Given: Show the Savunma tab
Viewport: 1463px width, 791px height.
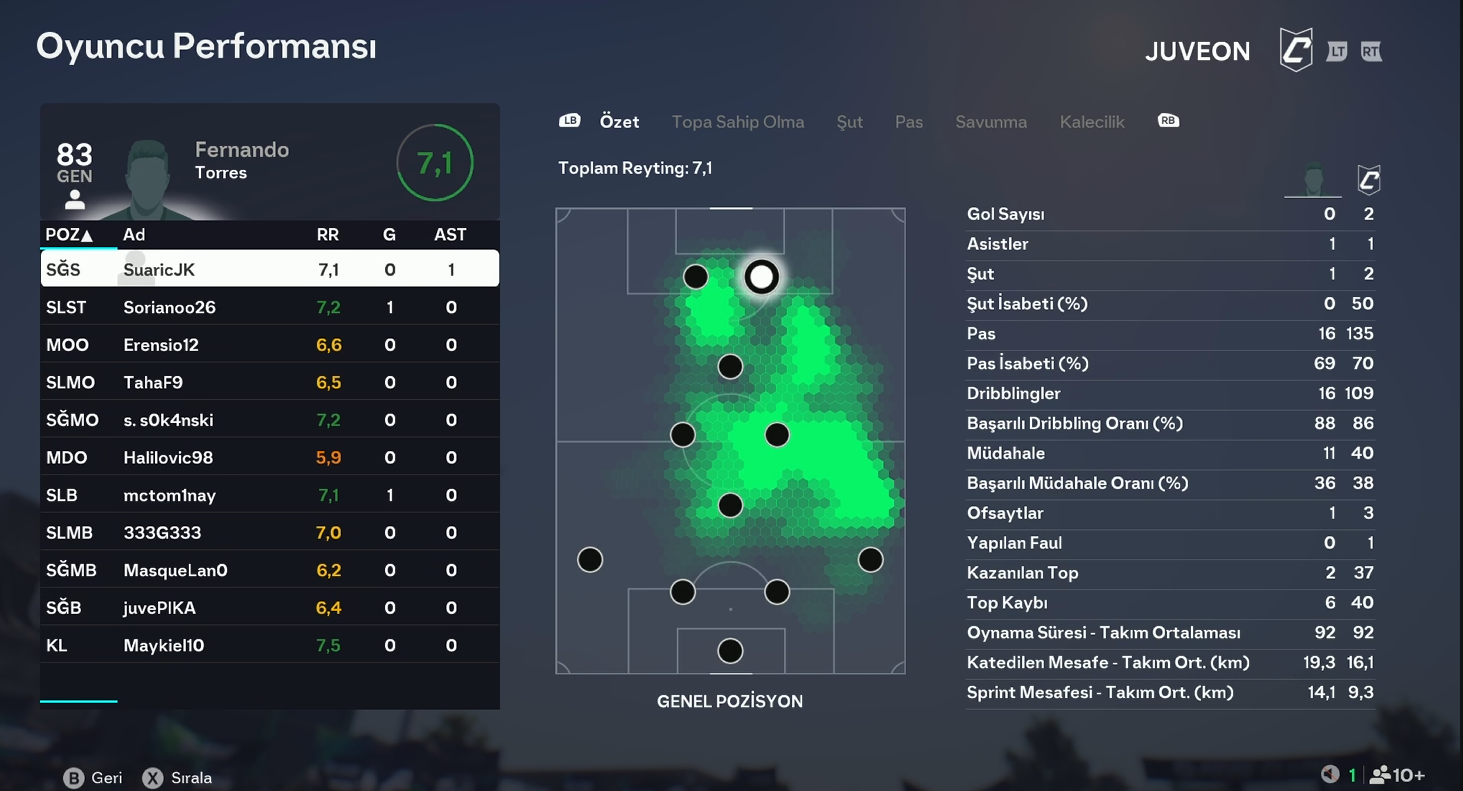Looking at the screenshot, I should [990, 122].
